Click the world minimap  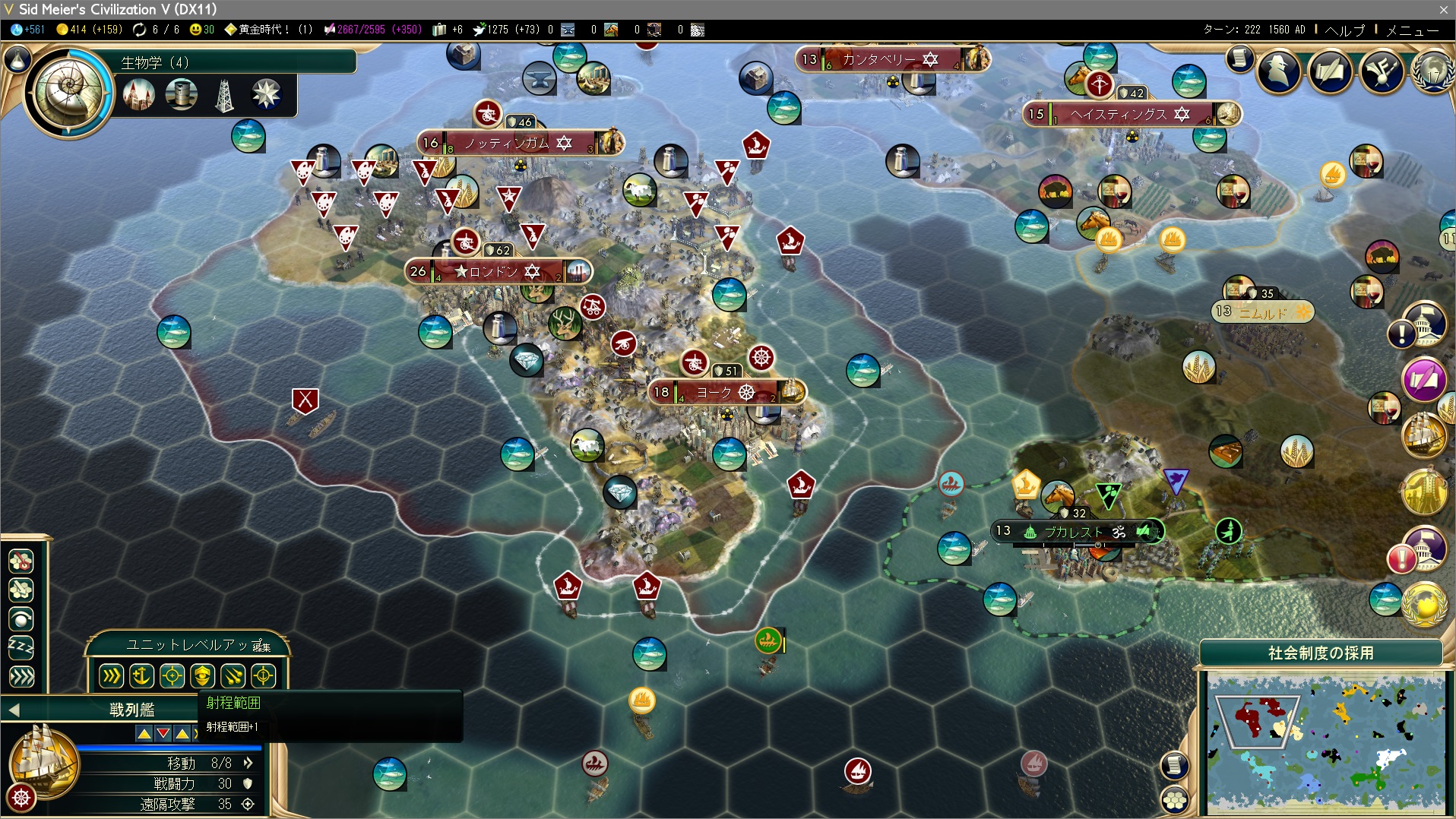1325,742
